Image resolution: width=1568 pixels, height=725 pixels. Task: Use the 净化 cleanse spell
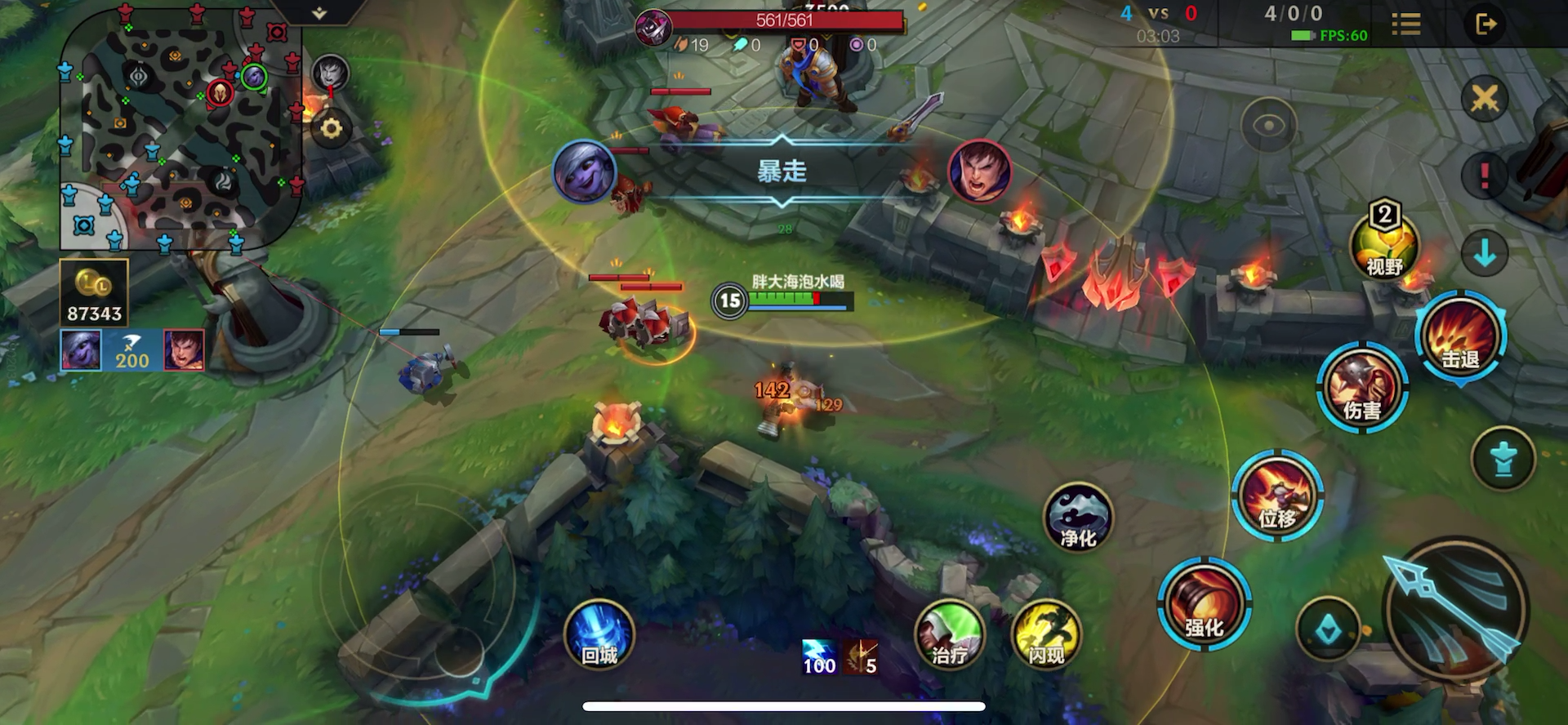pyautogui.click(x=1078, y=517)
